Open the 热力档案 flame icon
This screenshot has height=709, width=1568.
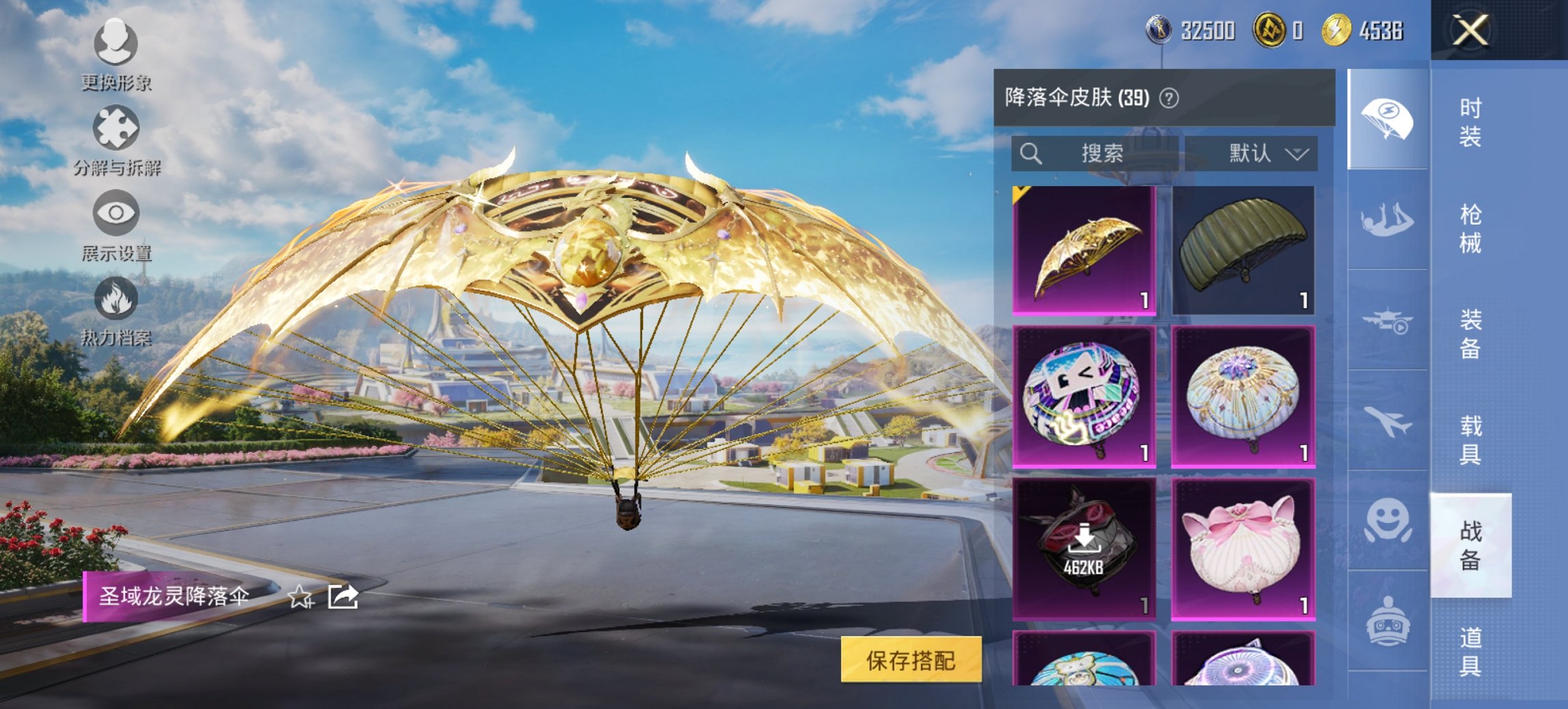click(116, 299)
